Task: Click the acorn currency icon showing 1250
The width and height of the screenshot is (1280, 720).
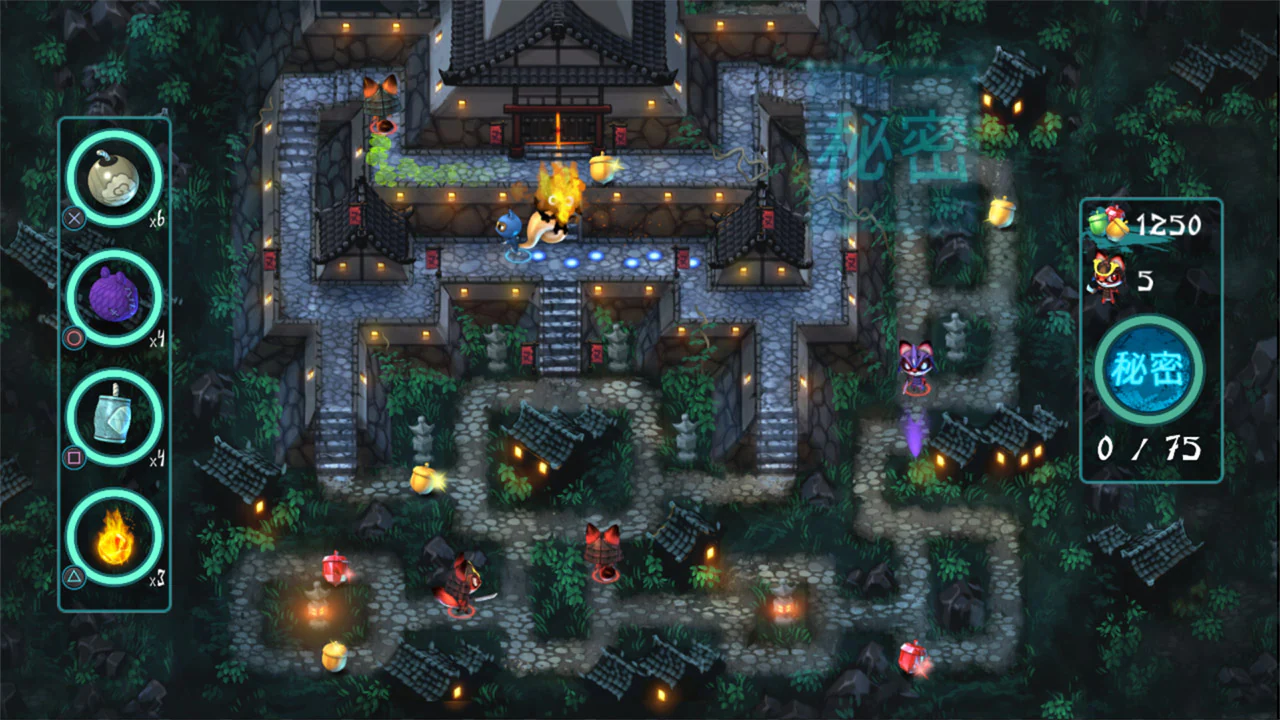Action: [1108, 224]
